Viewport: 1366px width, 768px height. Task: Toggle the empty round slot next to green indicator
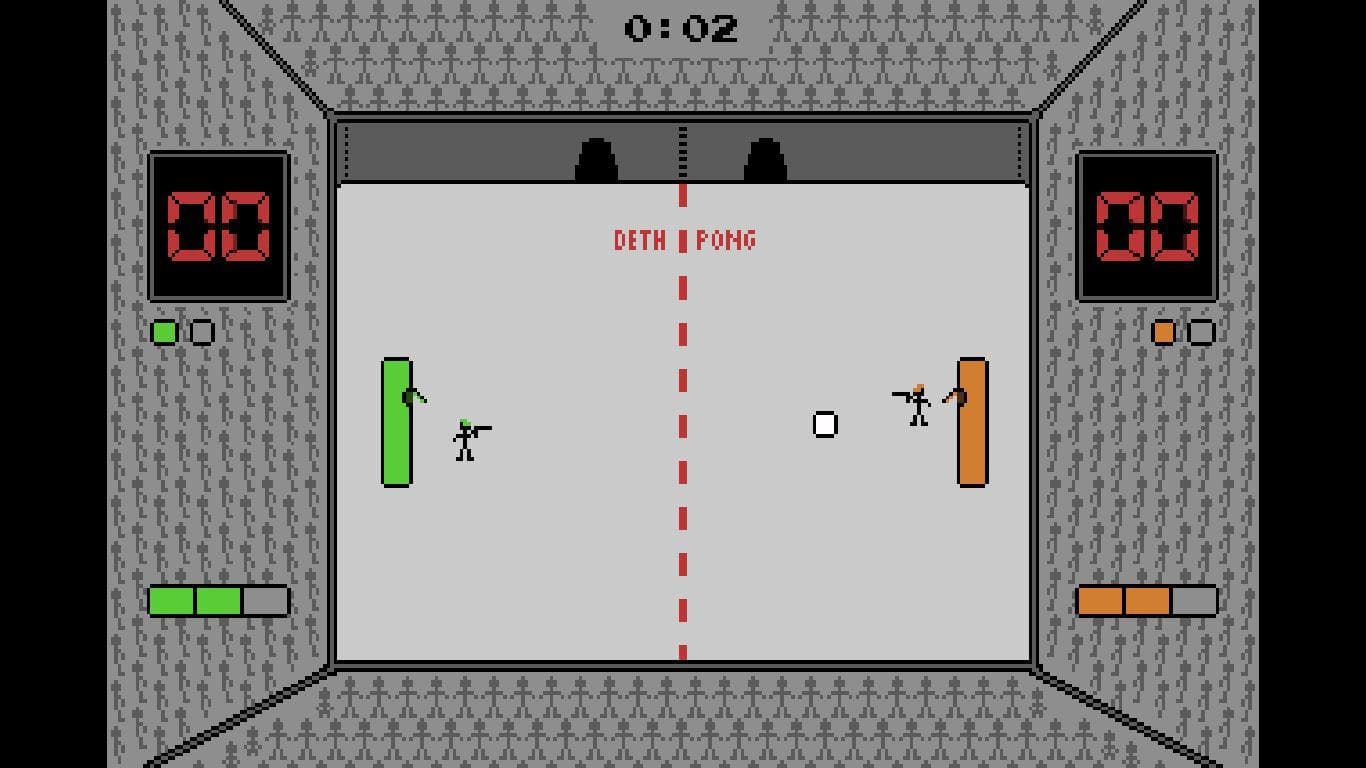(x=200, y=332)
